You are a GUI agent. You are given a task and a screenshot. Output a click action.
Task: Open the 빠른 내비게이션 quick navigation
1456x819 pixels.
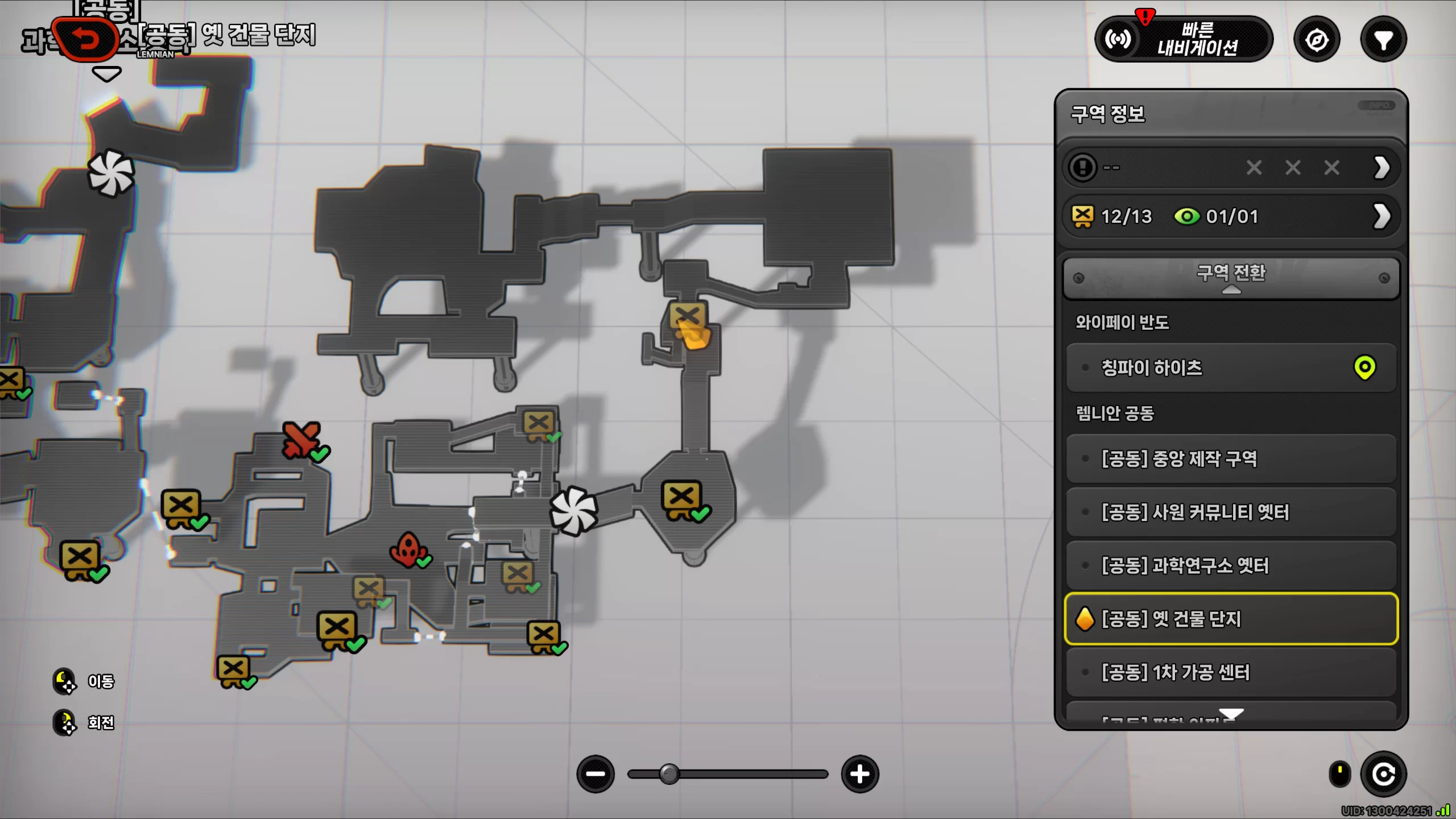tap(1184, 39)
